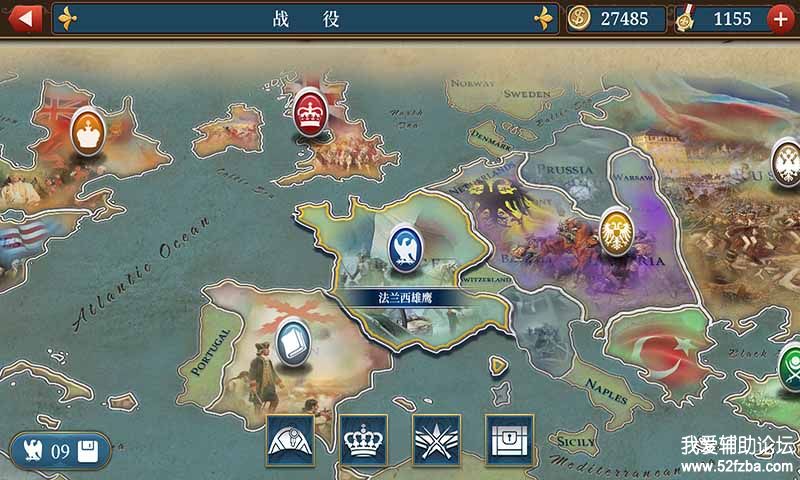This screenshot has height=480, width=800.
Task: Open the gold eagle campaign marker over Austria
Action: coord(616,230)
